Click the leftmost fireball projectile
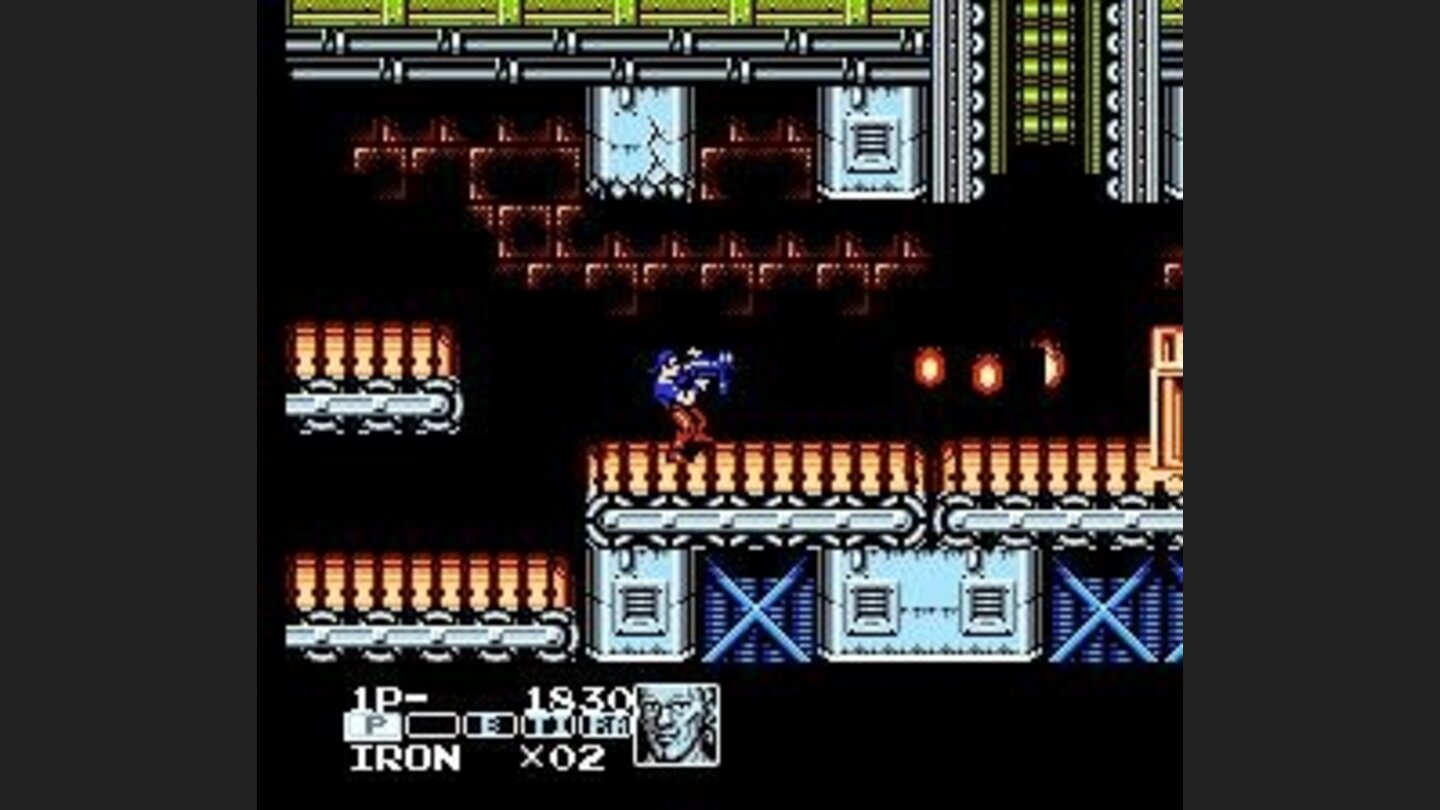This screenshot has width=1440, height=810. pos(928,369)
